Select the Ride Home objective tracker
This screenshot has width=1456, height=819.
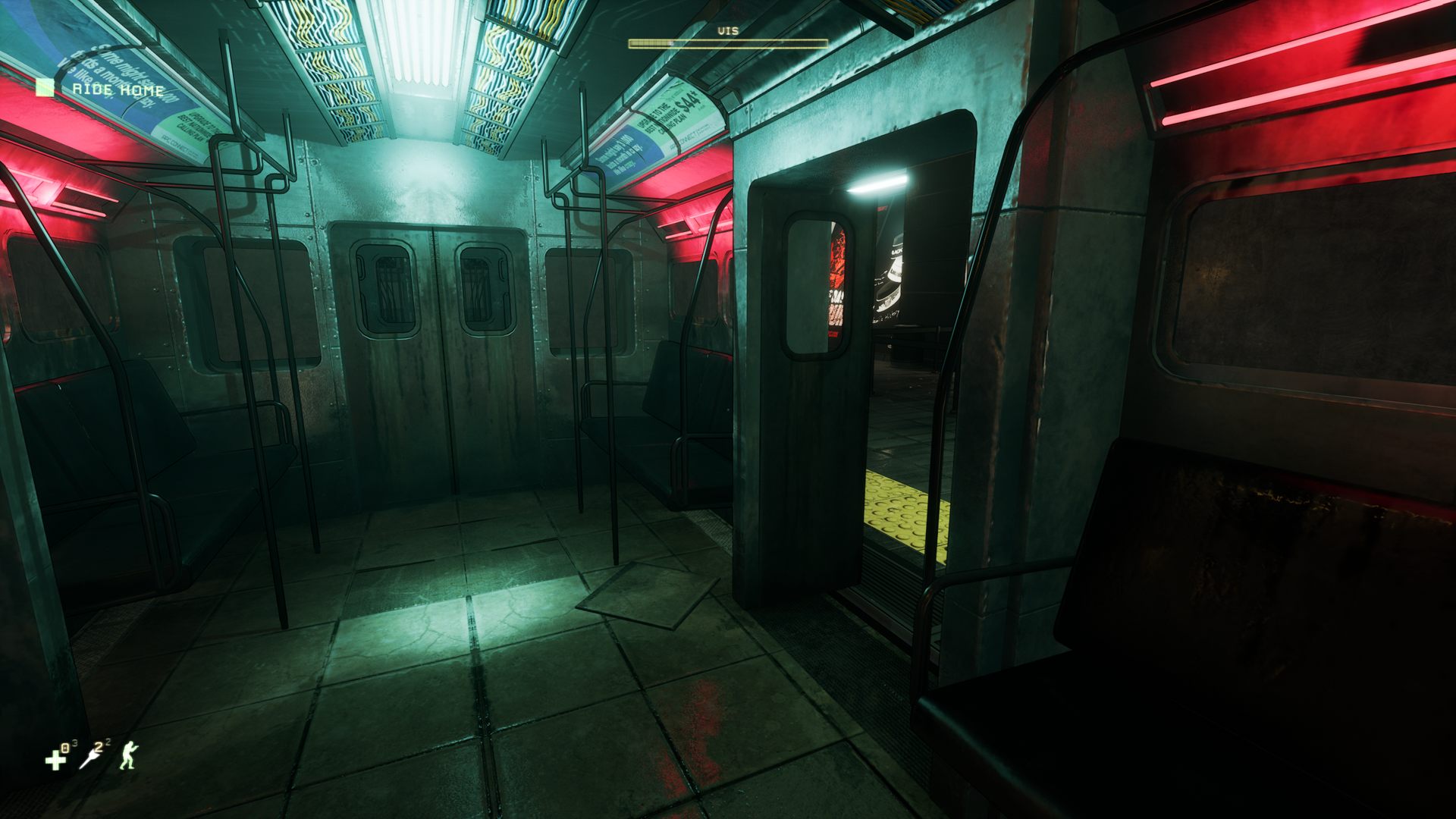pyautogui.click(x=118, y=89)
